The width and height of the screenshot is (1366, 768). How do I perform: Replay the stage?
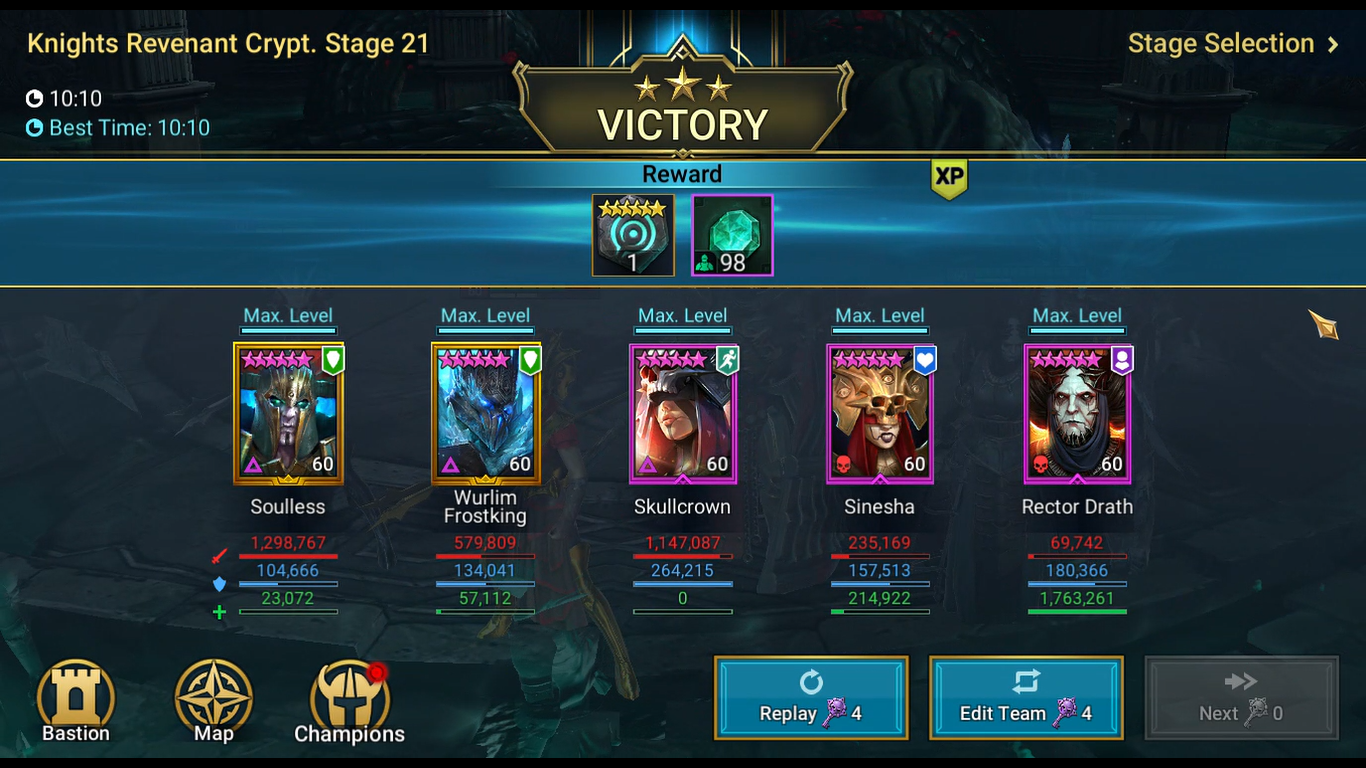point(811,698)
